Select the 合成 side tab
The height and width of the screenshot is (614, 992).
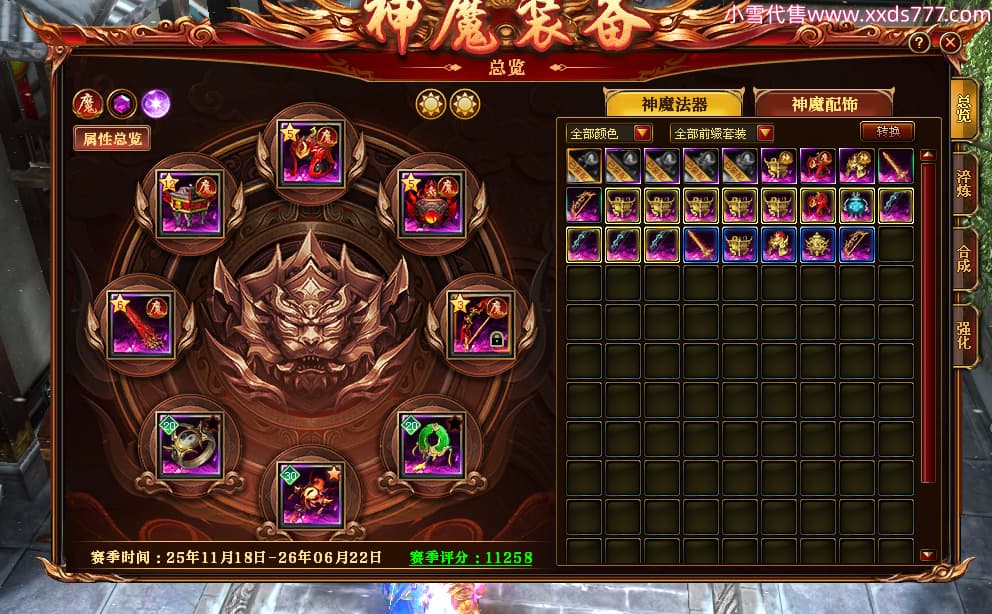964,258
